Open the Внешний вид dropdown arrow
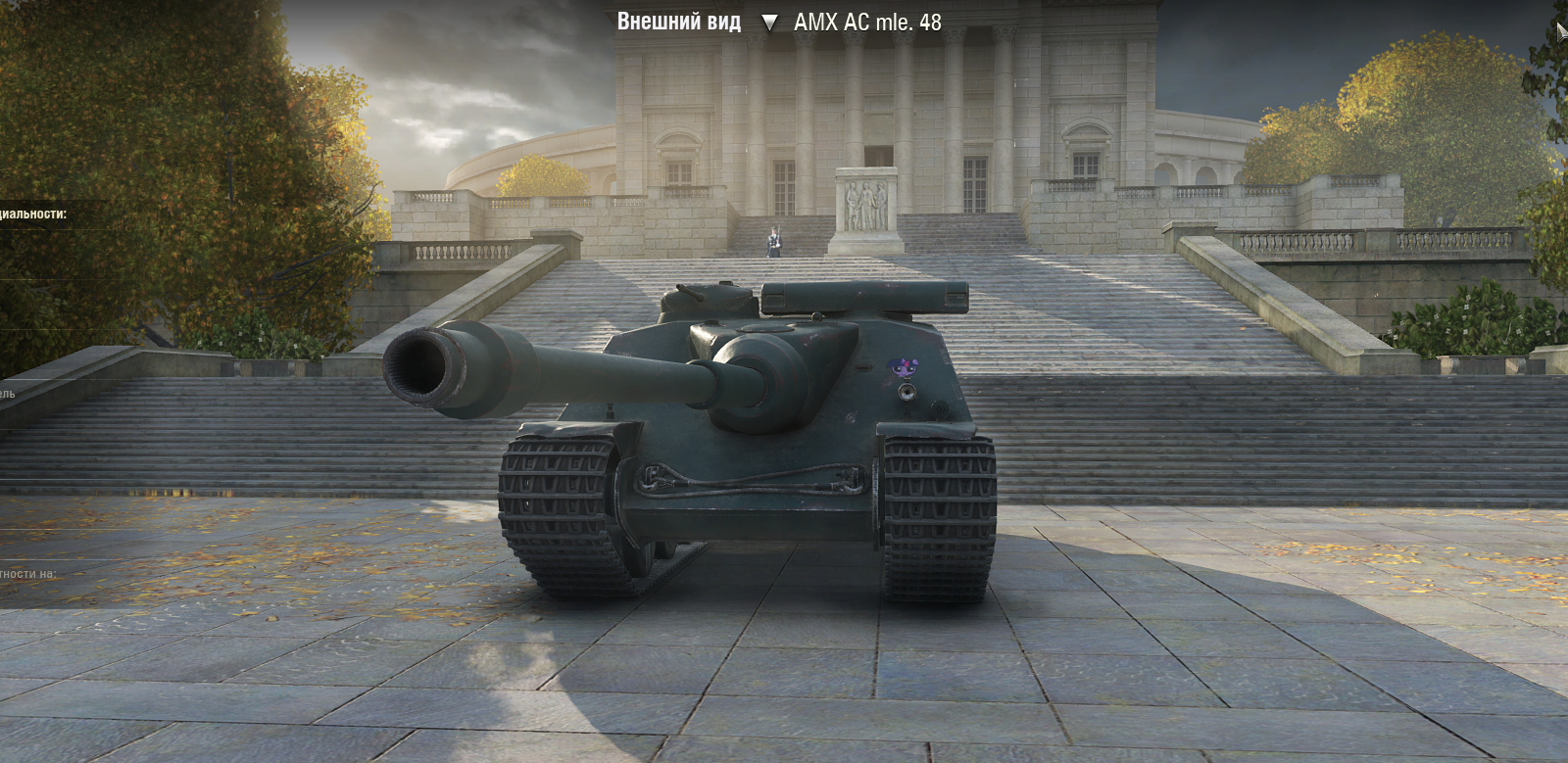 point(769,23)
